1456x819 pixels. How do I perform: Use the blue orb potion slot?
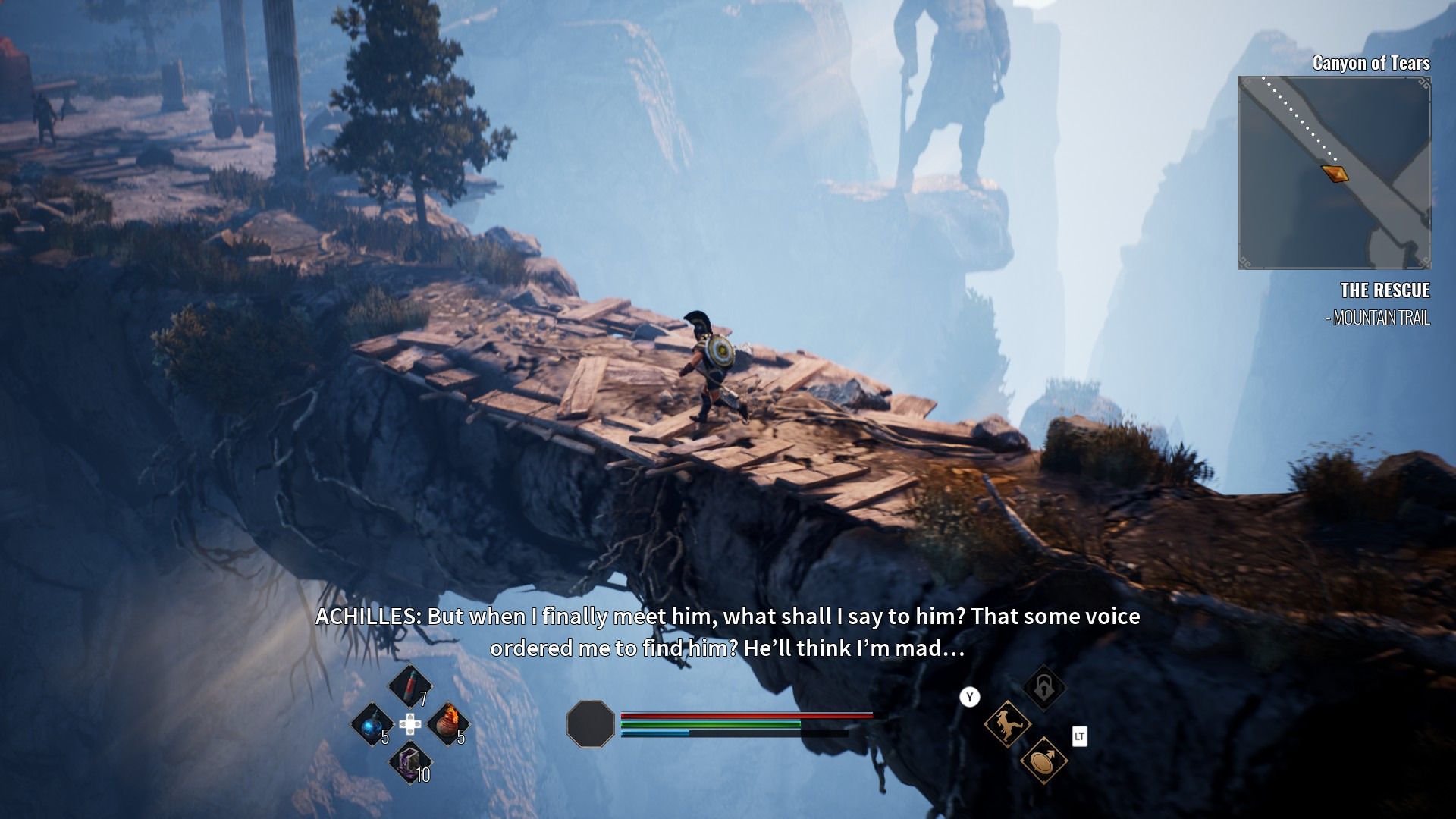[x=372, y=726]
